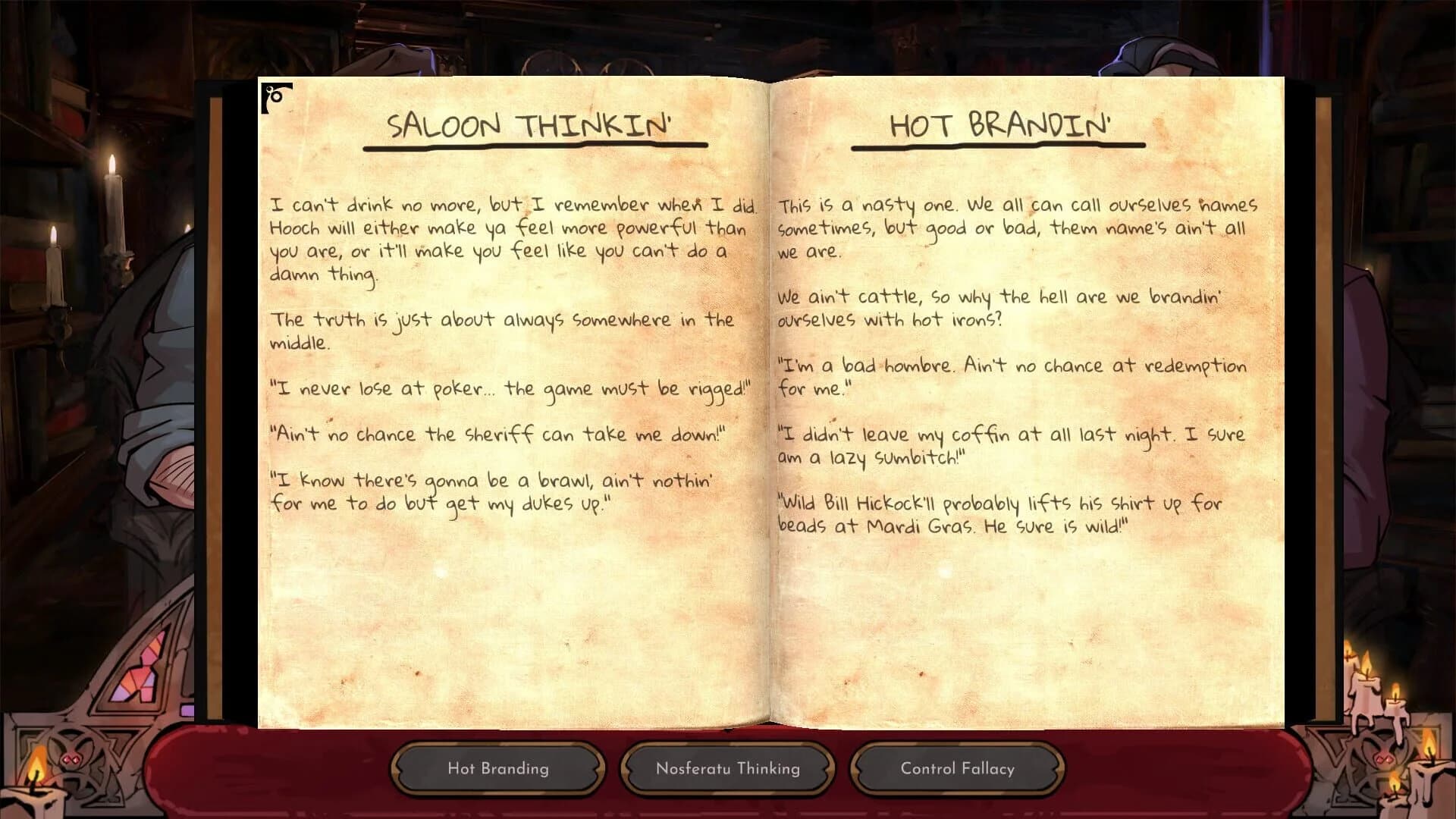Choose Control Fallacy as your answer
This screenshot has width=1456, height=819.
[957, 768]
